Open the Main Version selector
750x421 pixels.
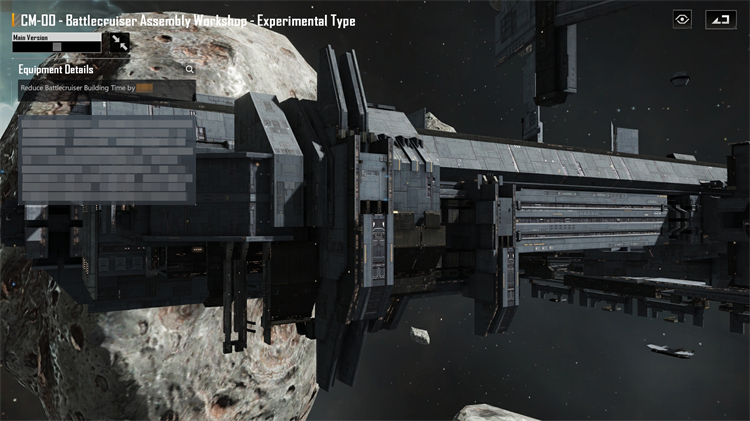tap(56, 46)
